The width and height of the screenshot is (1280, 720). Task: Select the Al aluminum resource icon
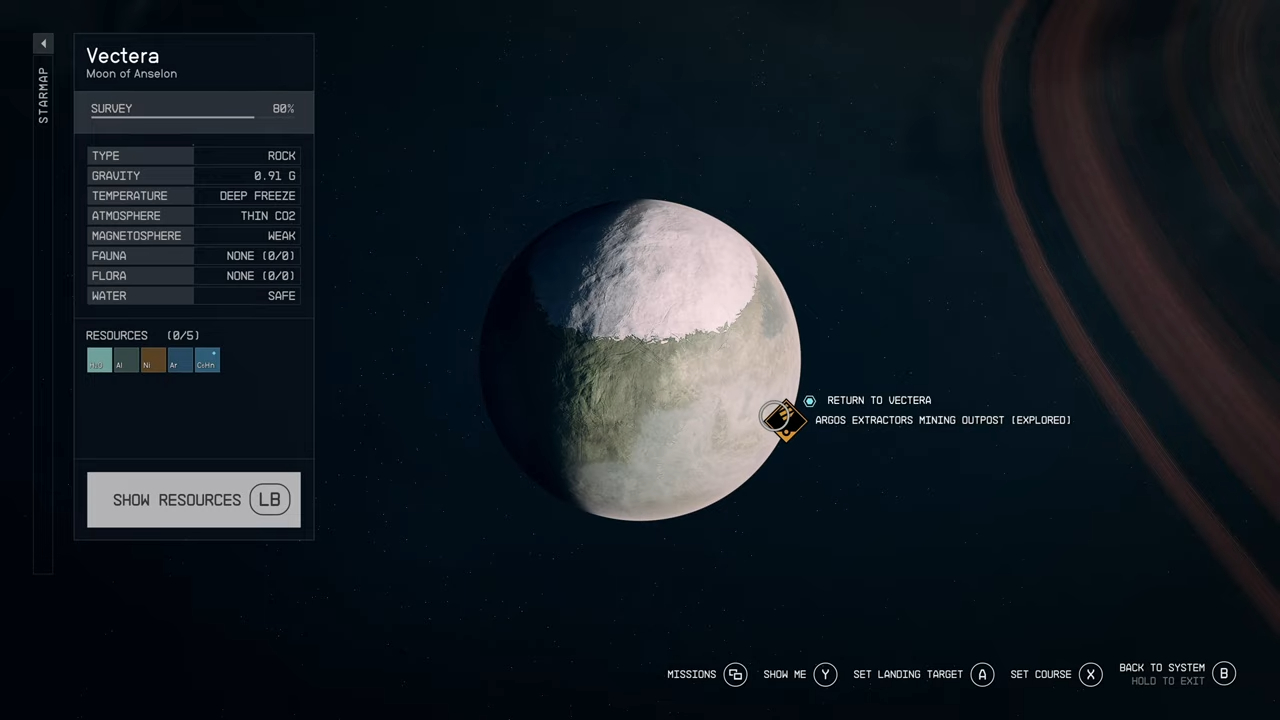[x=124, y=362]
